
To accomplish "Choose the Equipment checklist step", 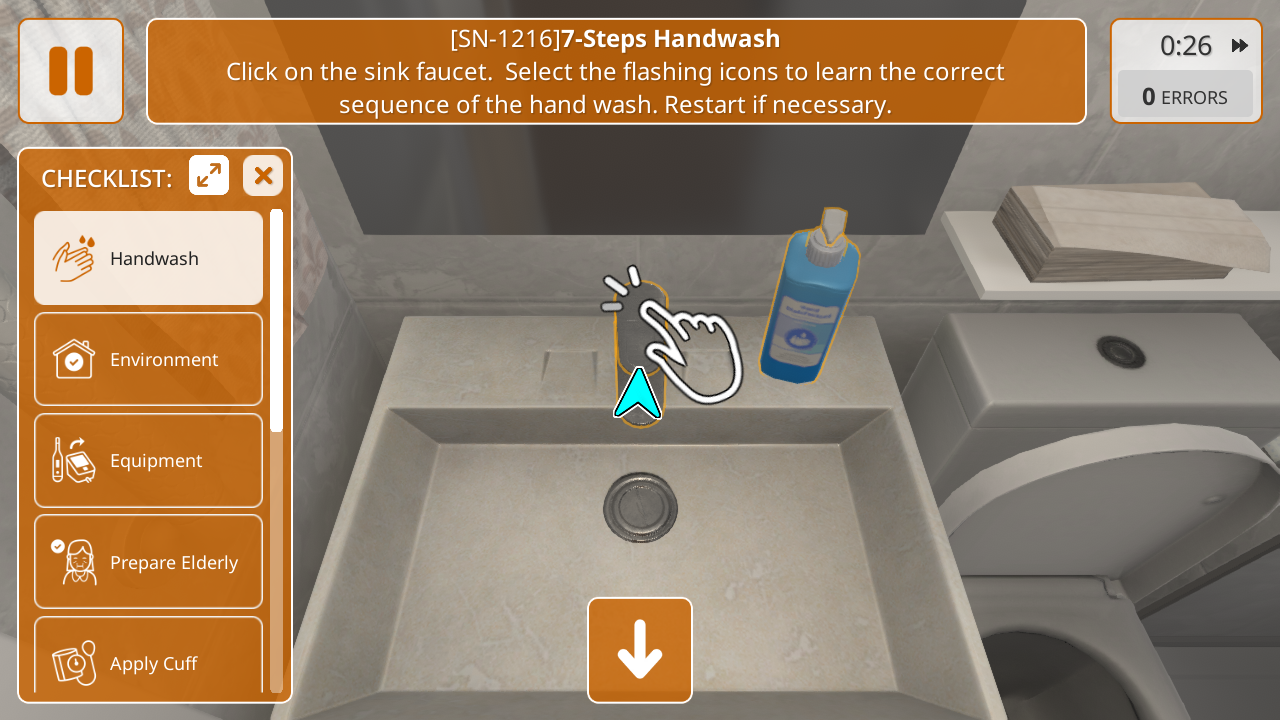I will tap(149, 460).
